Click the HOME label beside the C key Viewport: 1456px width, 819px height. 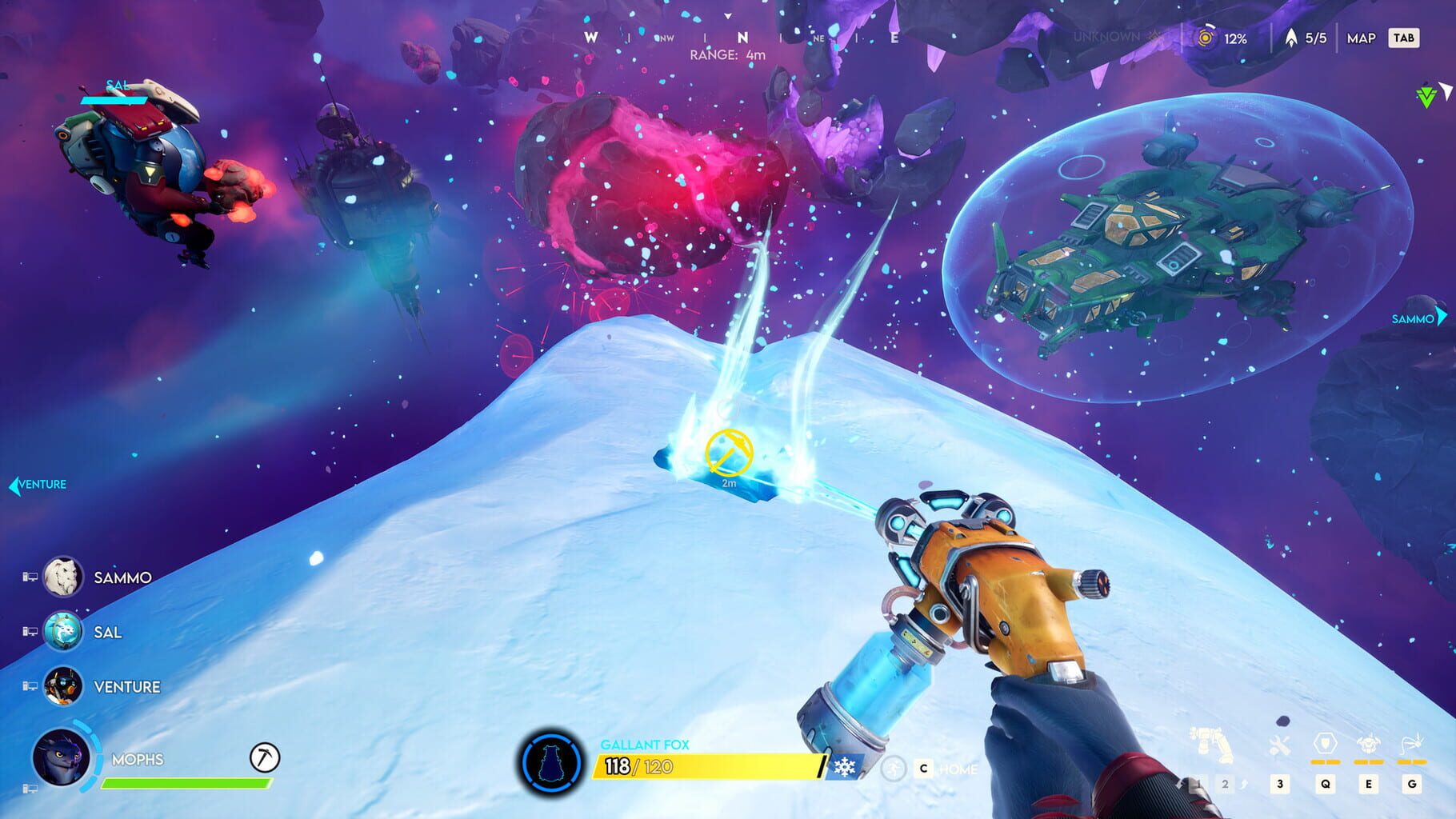pyautogui.click(x=960, y=769)
